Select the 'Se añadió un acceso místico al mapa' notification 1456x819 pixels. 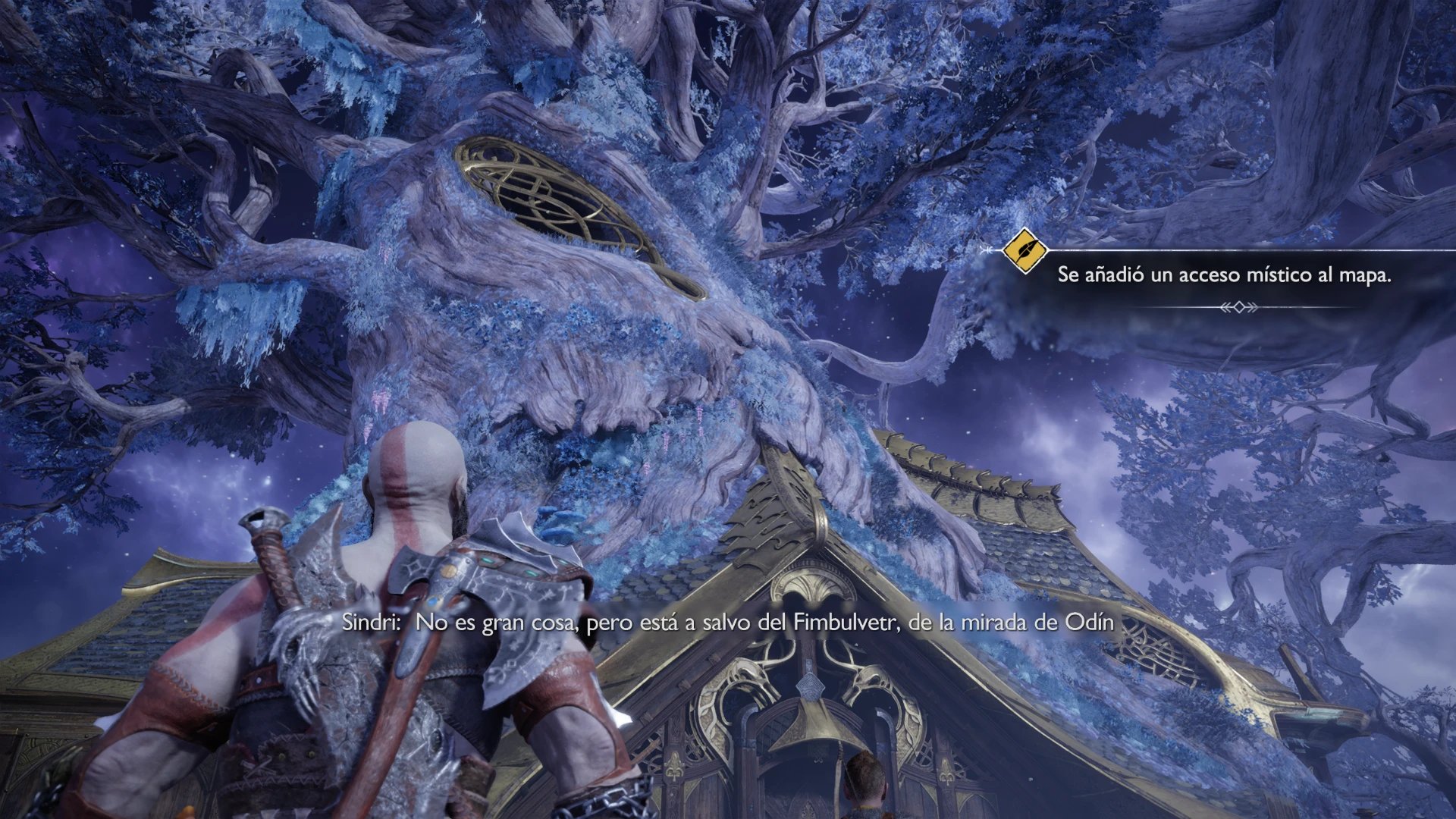point(1224,275)
